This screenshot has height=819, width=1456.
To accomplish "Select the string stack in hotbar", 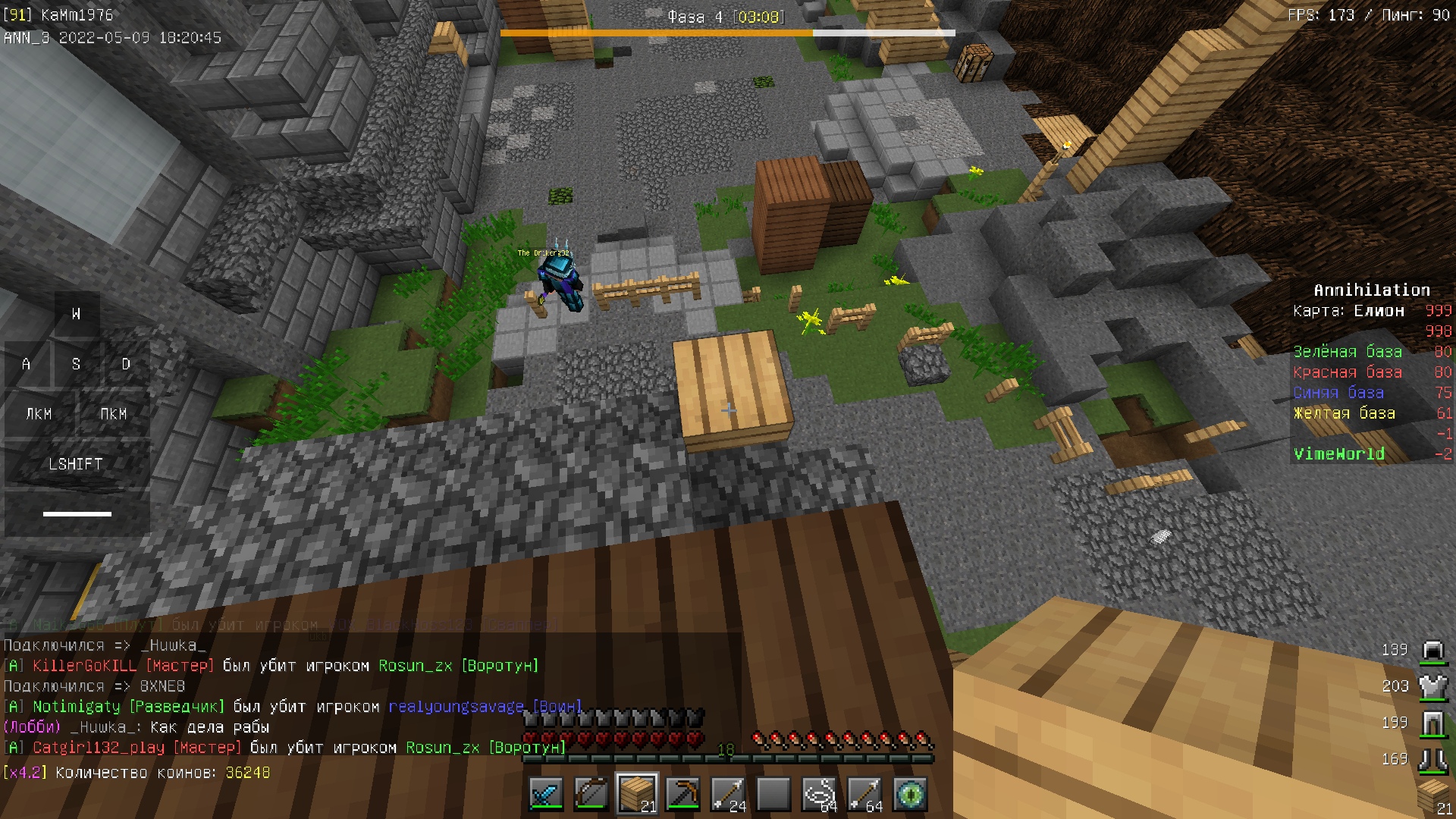I will pos(819,795).
